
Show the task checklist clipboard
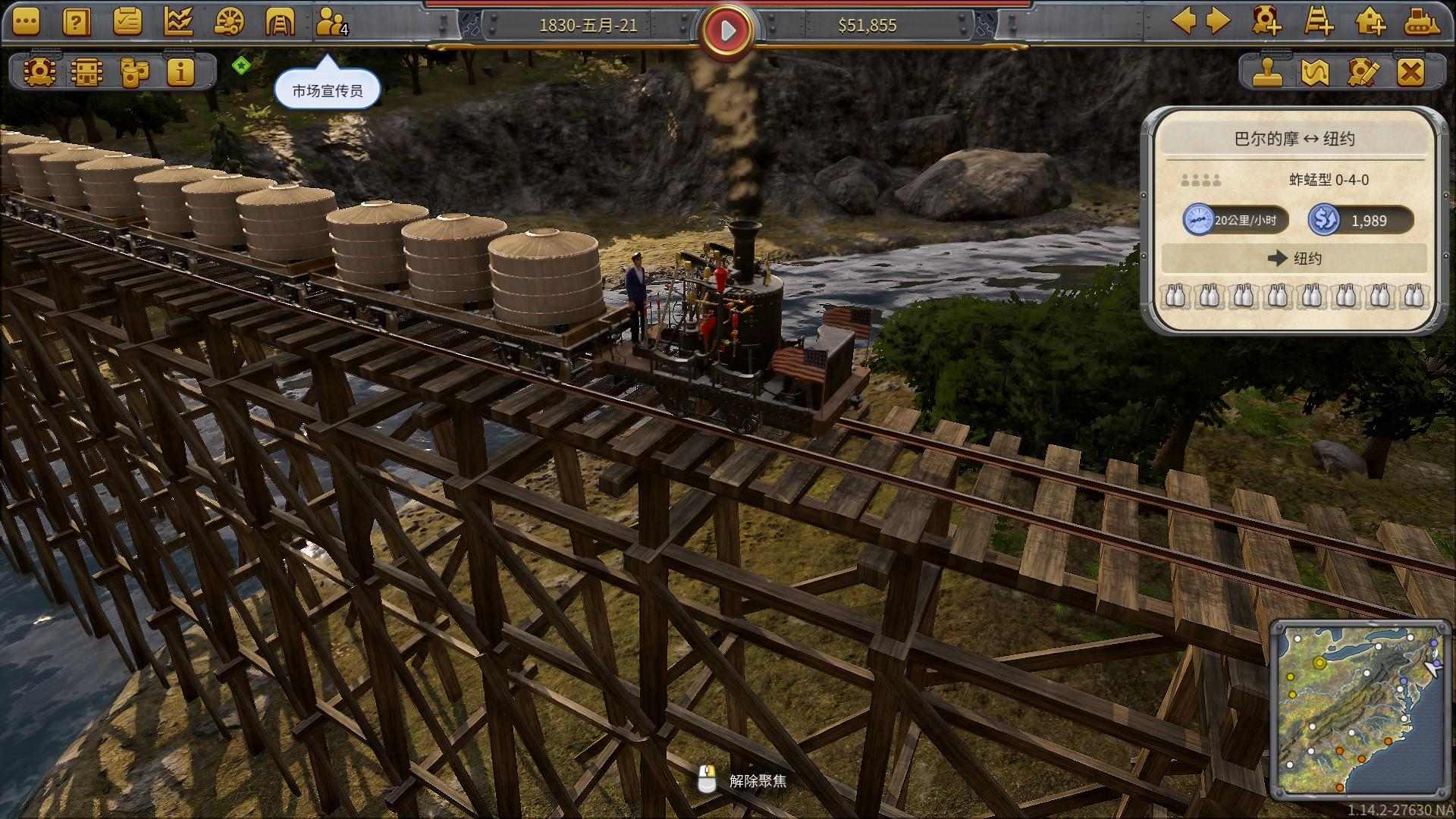click(x=127, y=23)
